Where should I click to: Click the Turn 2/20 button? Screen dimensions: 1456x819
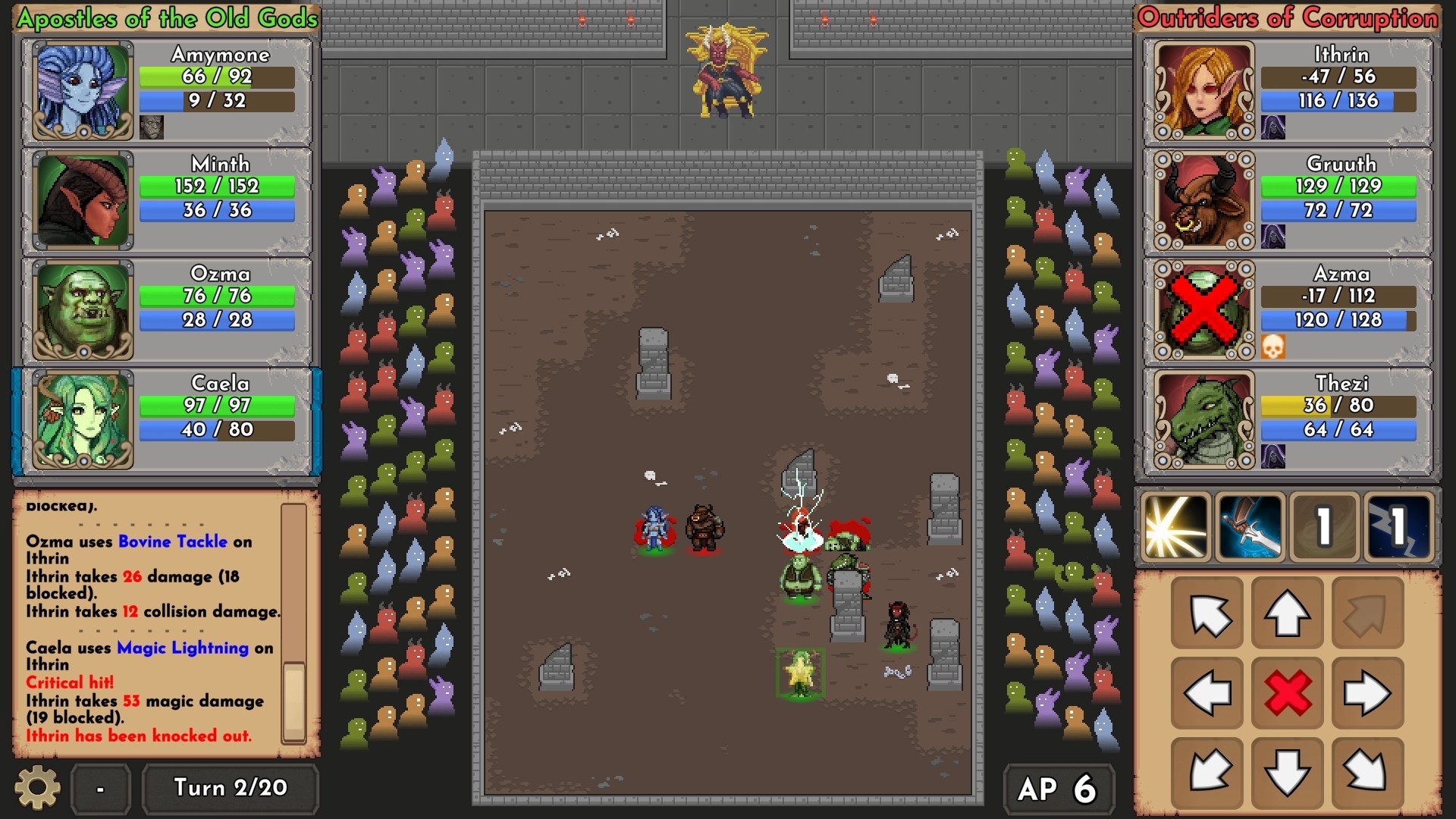pos(230,789)
